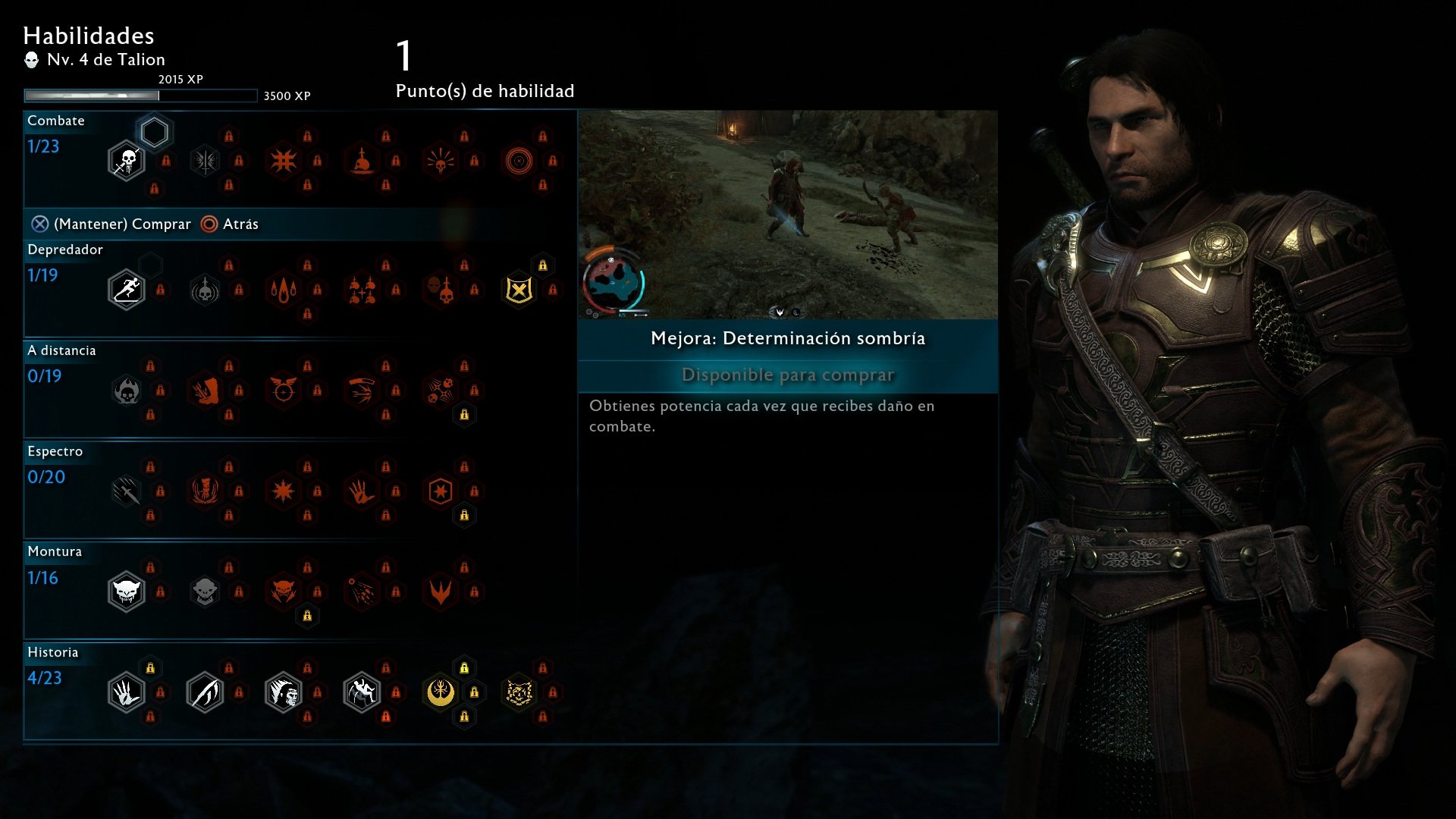This screenshot has width=1456, height=819.
Task: Pick the red hexagon star Espectro skill
Action: (440, 491)
